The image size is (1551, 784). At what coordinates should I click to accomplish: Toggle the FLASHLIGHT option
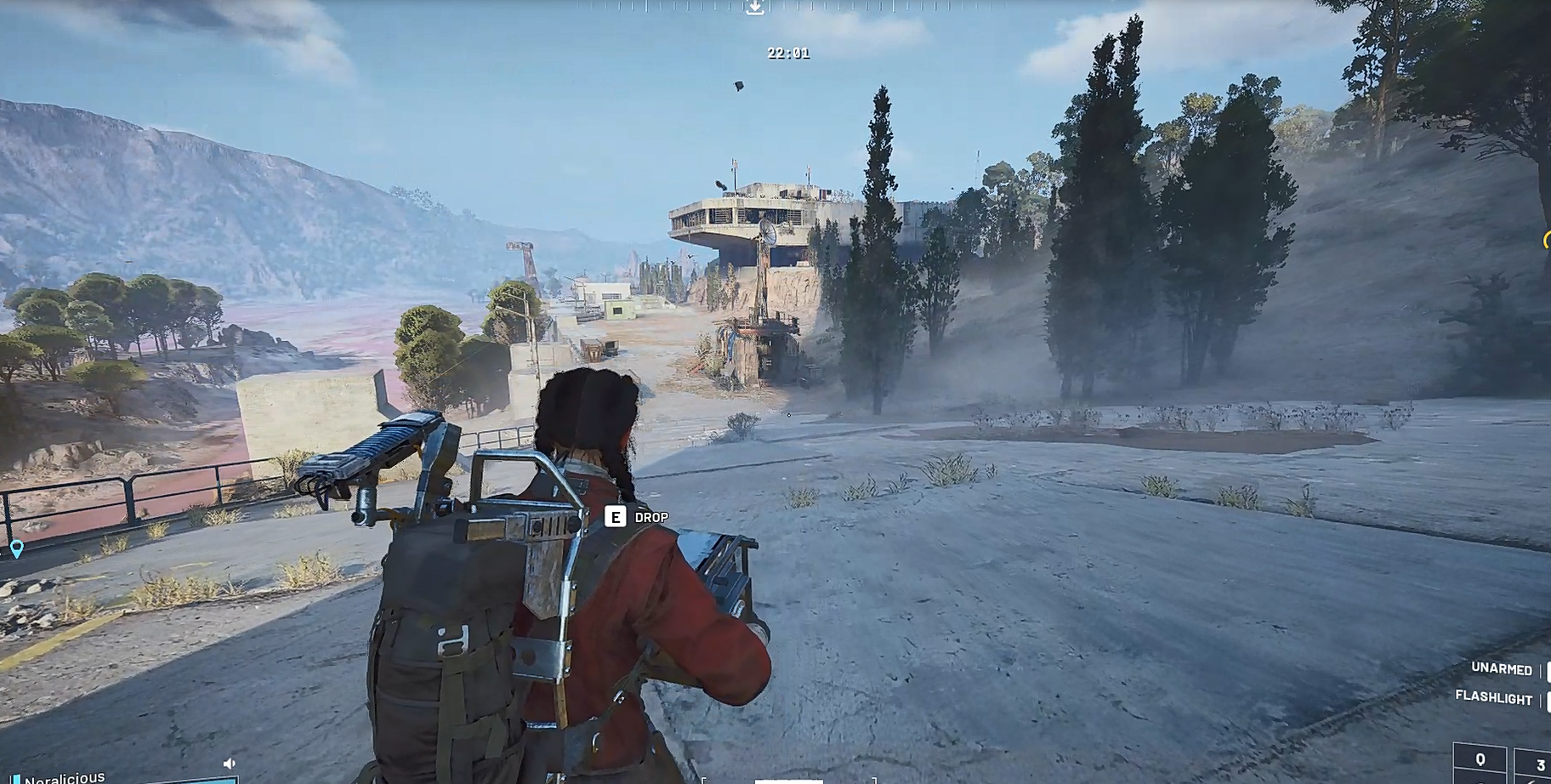coord(1493,697)
